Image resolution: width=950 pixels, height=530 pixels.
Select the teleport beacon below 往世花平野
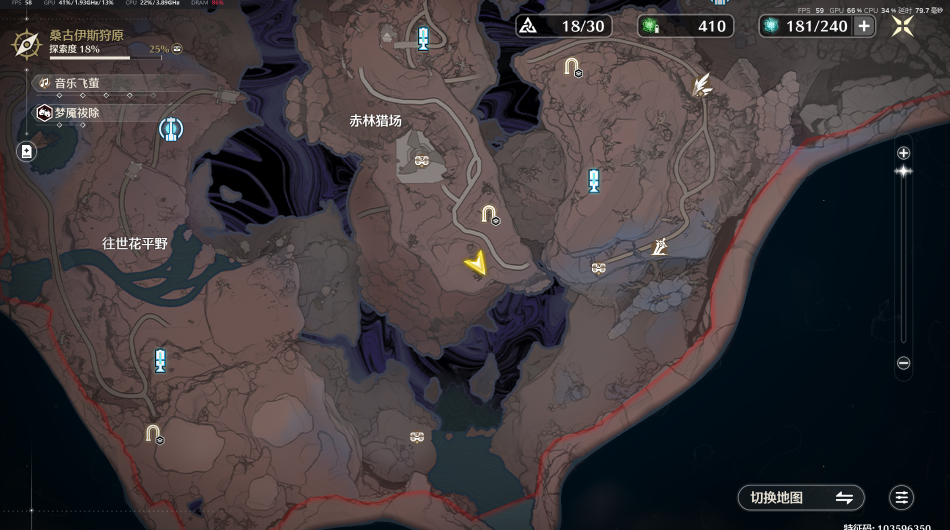pyautogui.click(x=160, y=360)
